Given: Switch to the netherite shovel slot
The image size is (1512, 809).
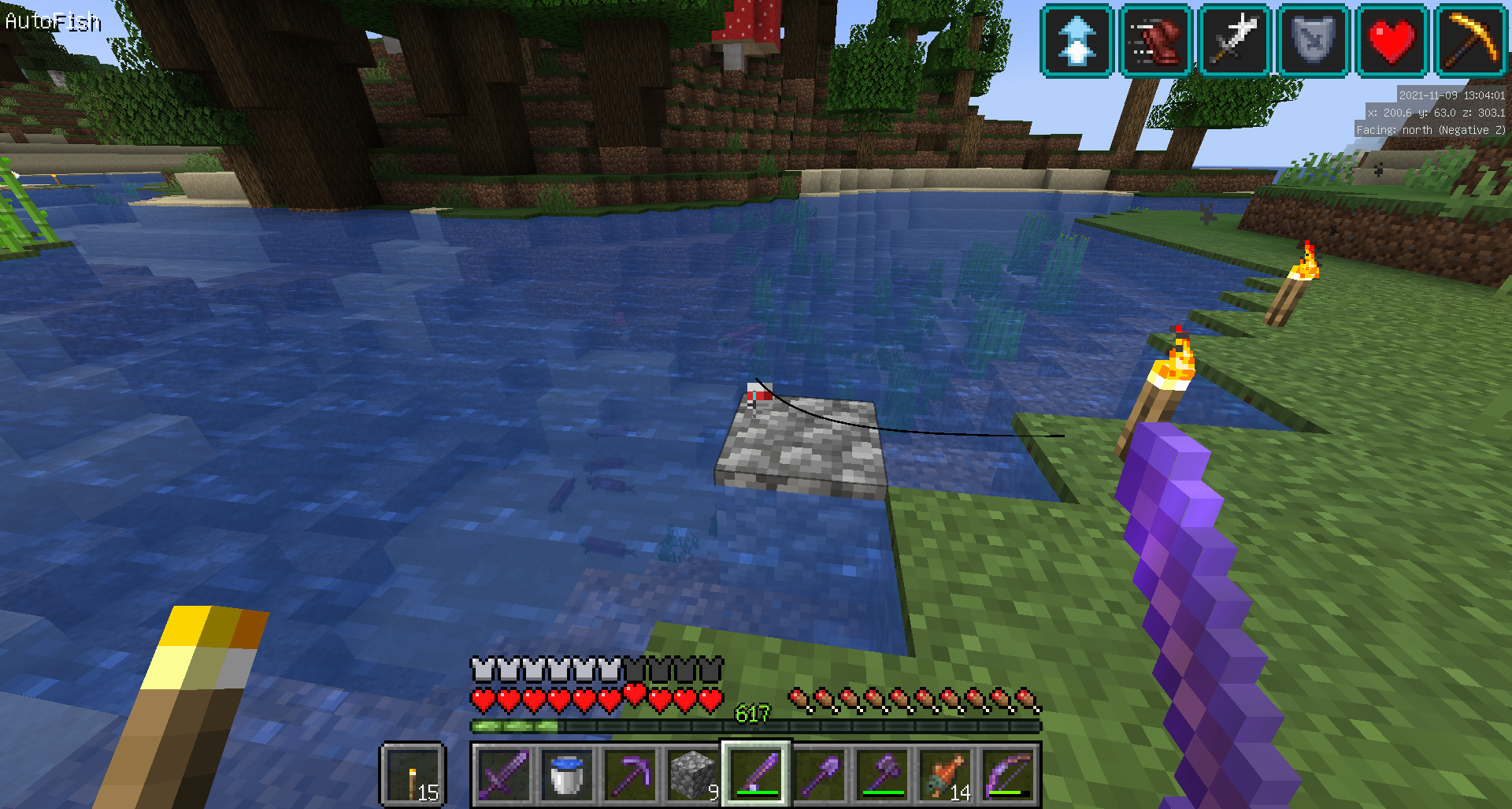Looking at the screenshot, I should [819, 774].
